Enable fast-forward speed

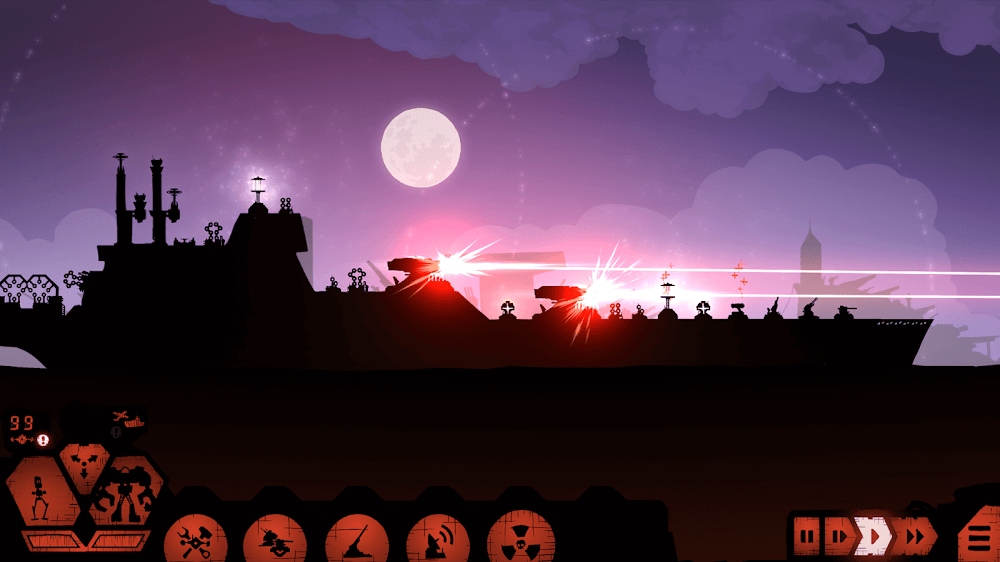914,537
